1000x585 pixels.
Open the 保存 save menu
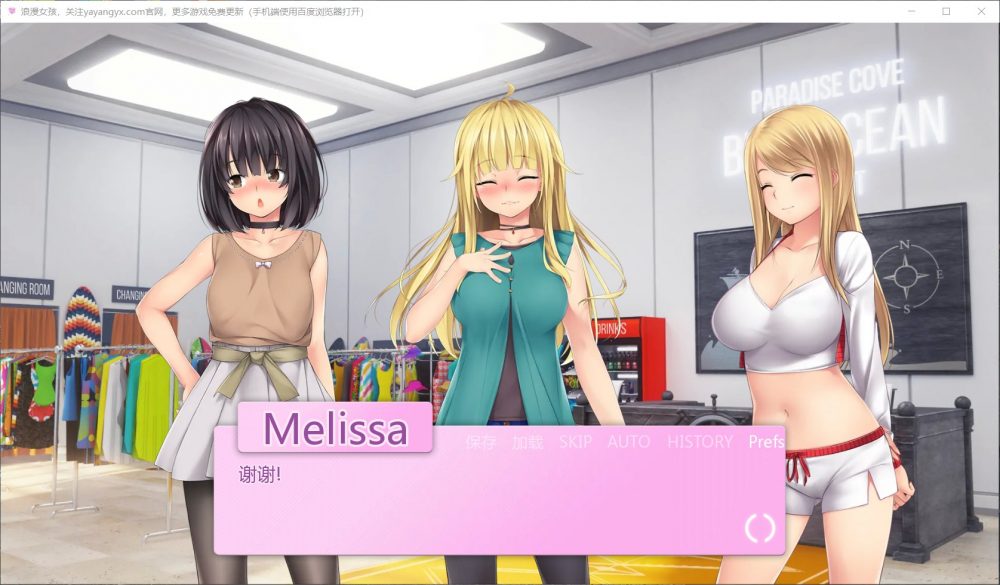coord(480,442)
